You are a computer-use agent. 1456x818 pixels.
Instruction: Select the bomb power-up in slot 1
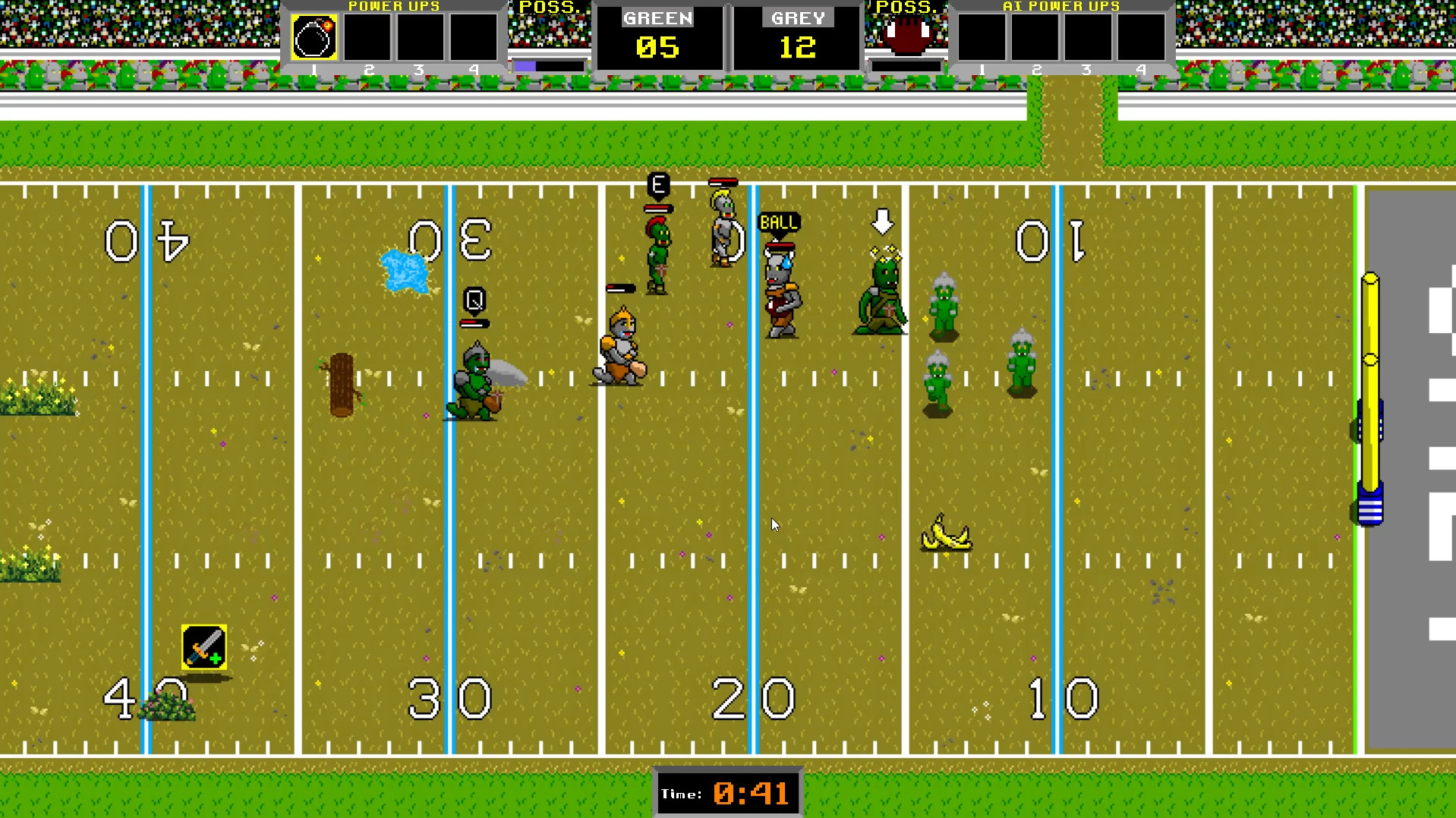click(x=314, y=37)
